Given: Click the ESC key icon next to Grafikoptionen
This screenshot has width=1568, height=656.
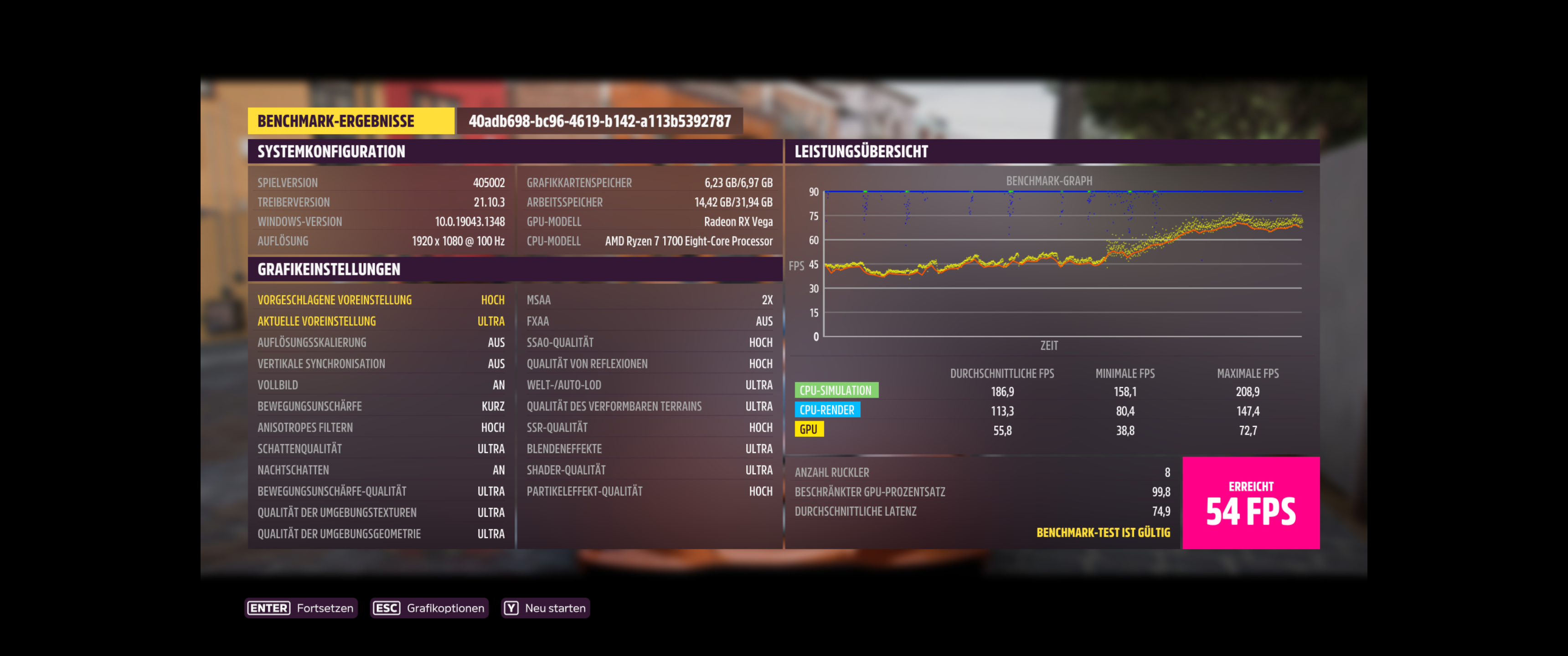Looking at the screenshot, I should (386, 607).
